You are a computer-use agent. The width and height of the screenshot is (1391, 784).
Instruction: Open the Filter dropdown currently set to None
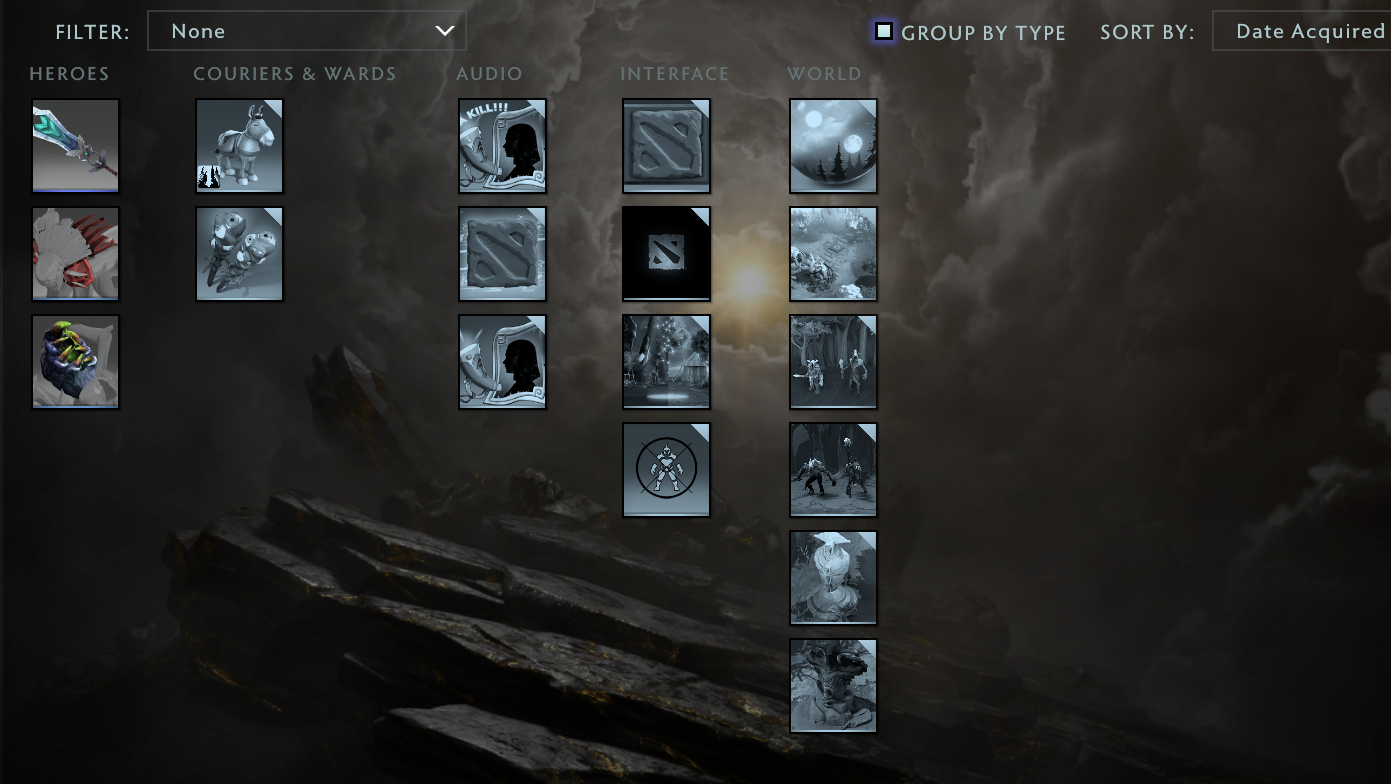click(307, 30)
